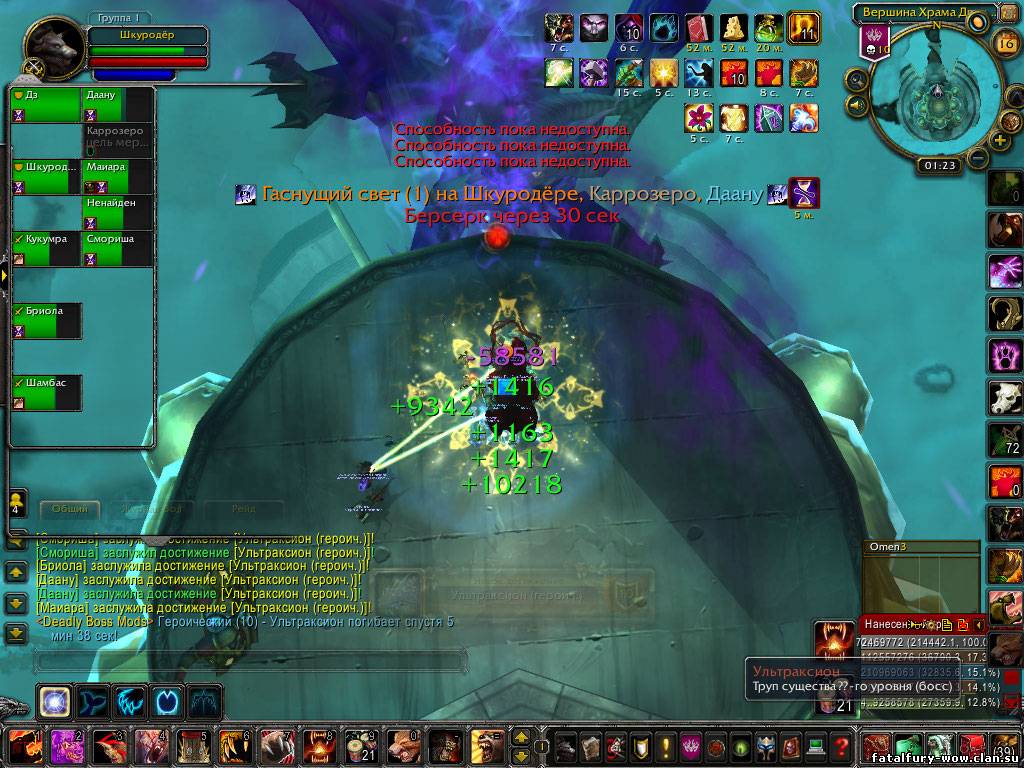
Task: Zoom in the minimap with plus button
Action: coord(1000,142)
